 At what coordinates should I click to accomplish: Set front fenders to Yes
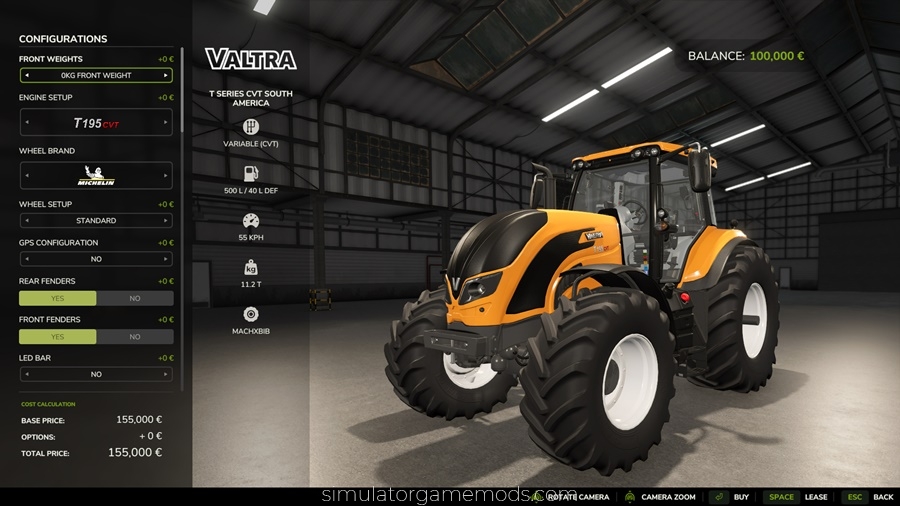pyautogui.click(x=57, y=337)
